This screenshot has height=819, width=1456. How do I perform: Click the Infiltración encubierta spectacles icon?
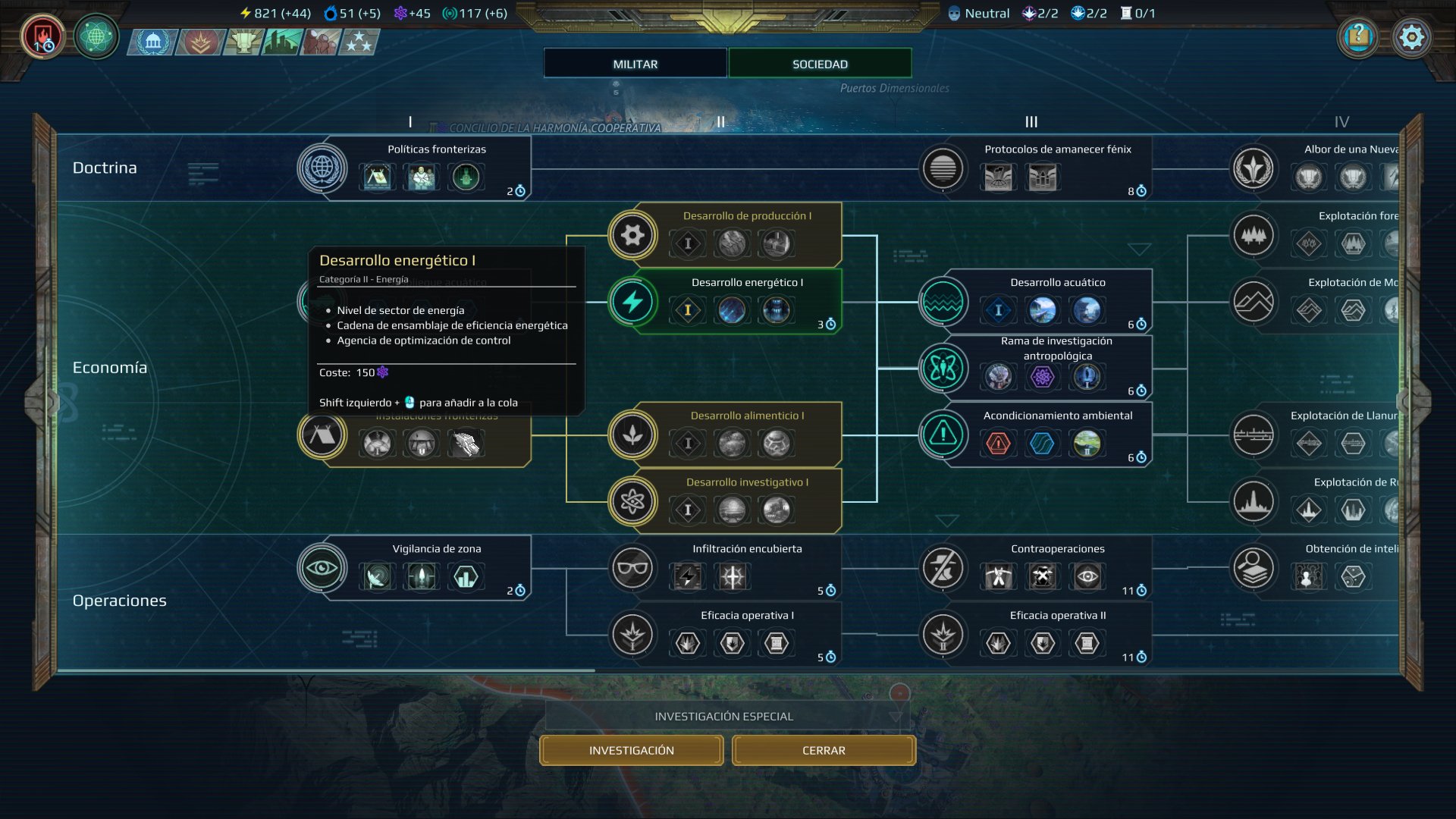633,567
